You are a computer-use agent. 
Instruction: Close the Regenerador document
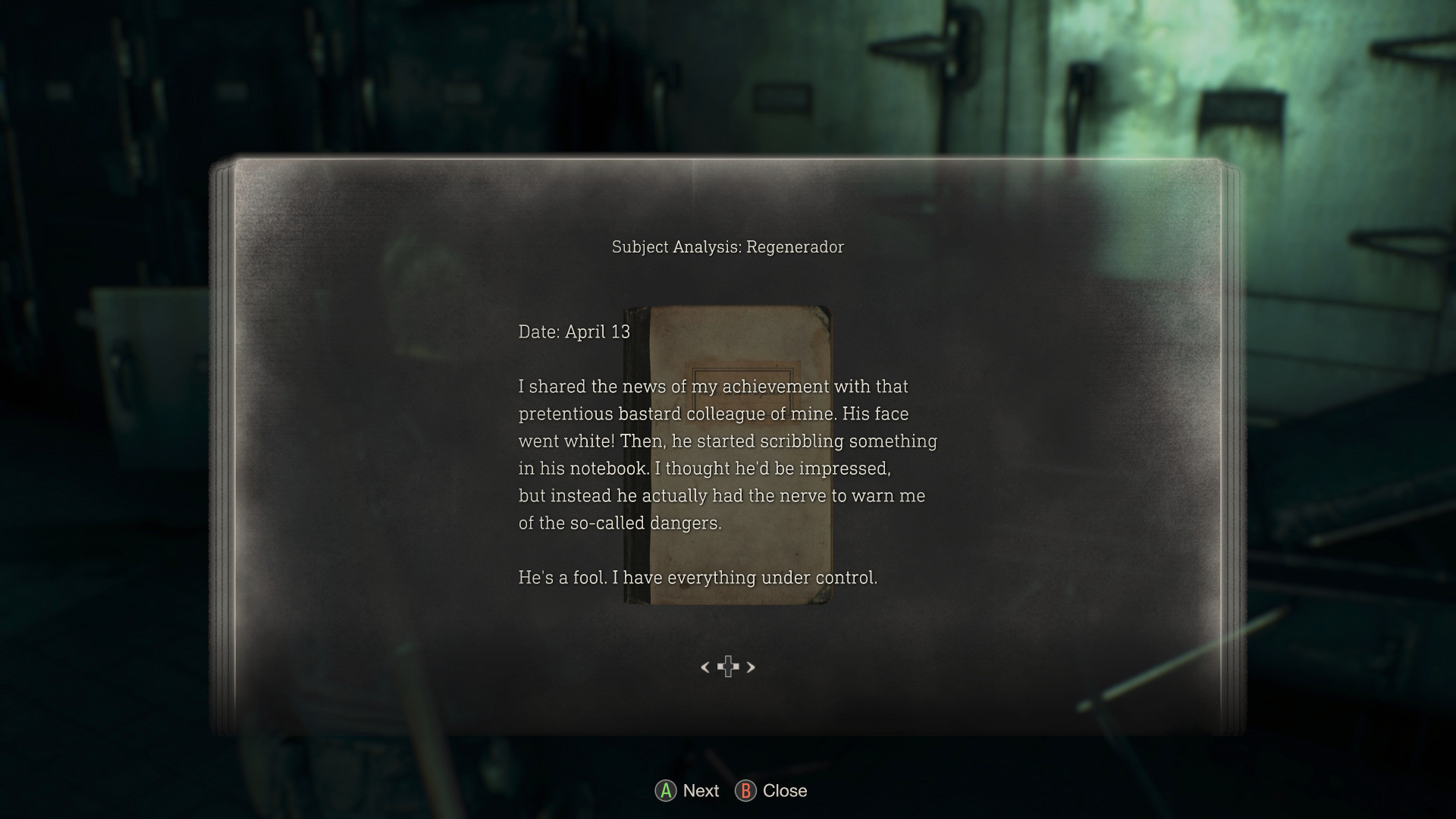783,791
